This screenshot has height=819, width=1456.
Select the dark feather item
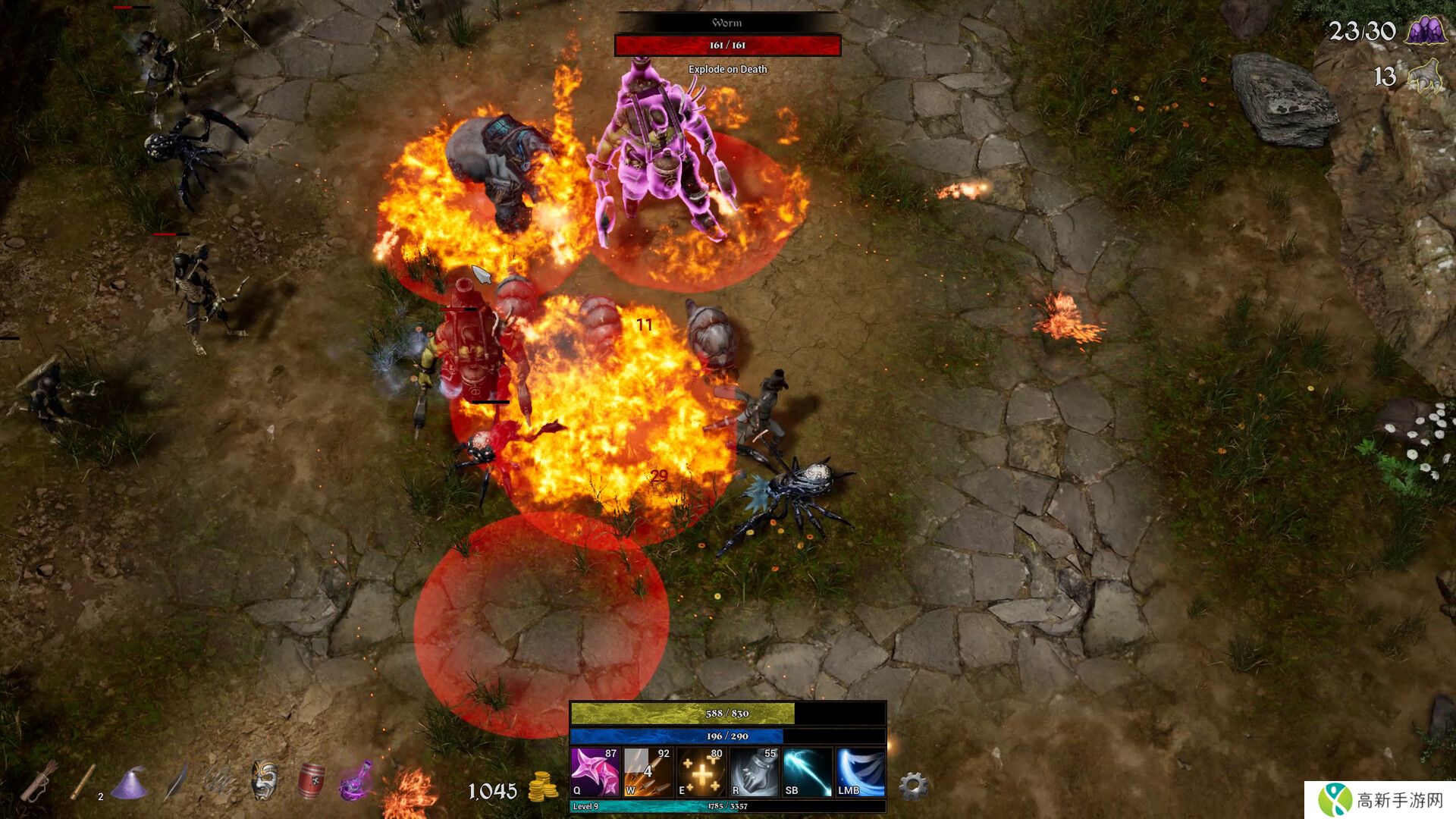(x=175, y=781)
